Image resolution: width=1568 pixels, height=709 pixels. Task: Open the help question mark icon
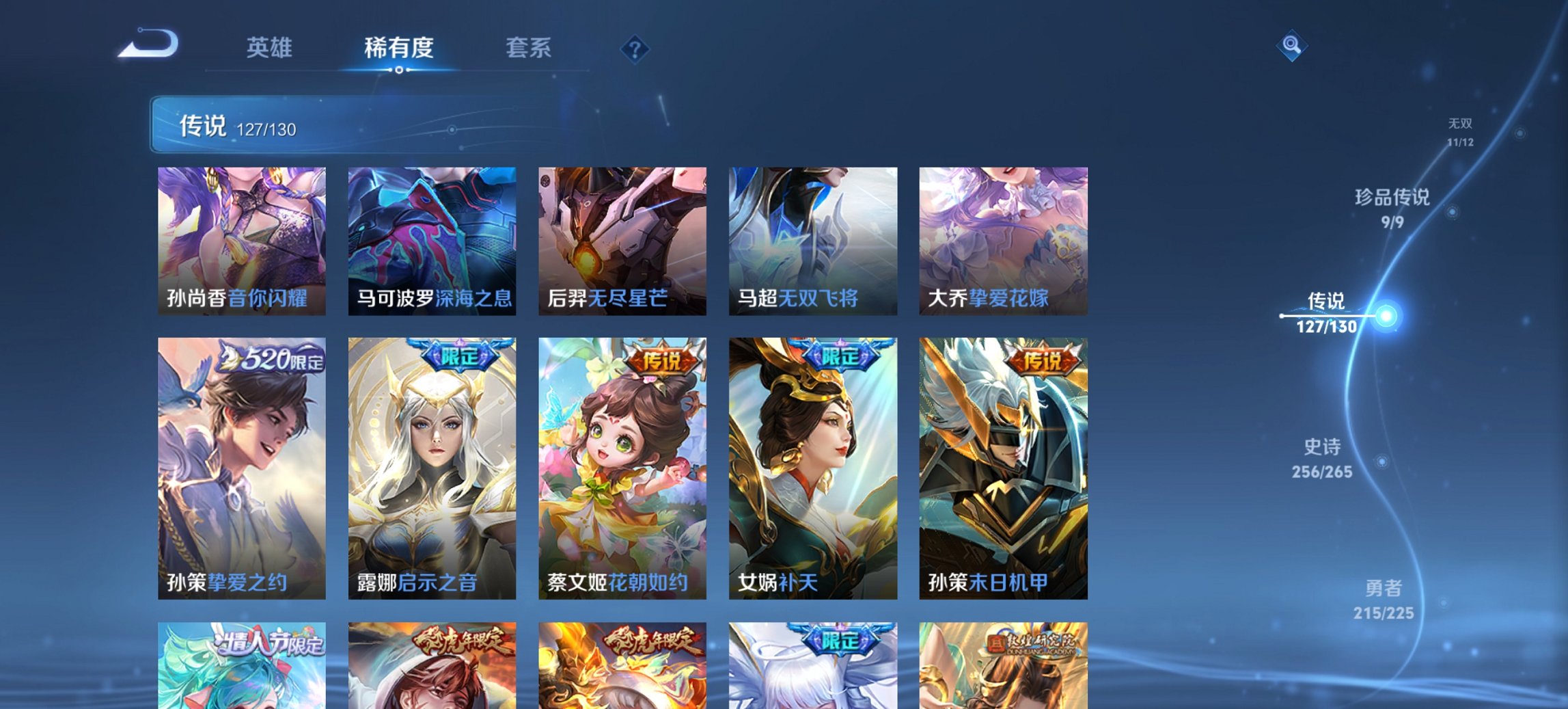click(633, 49)
